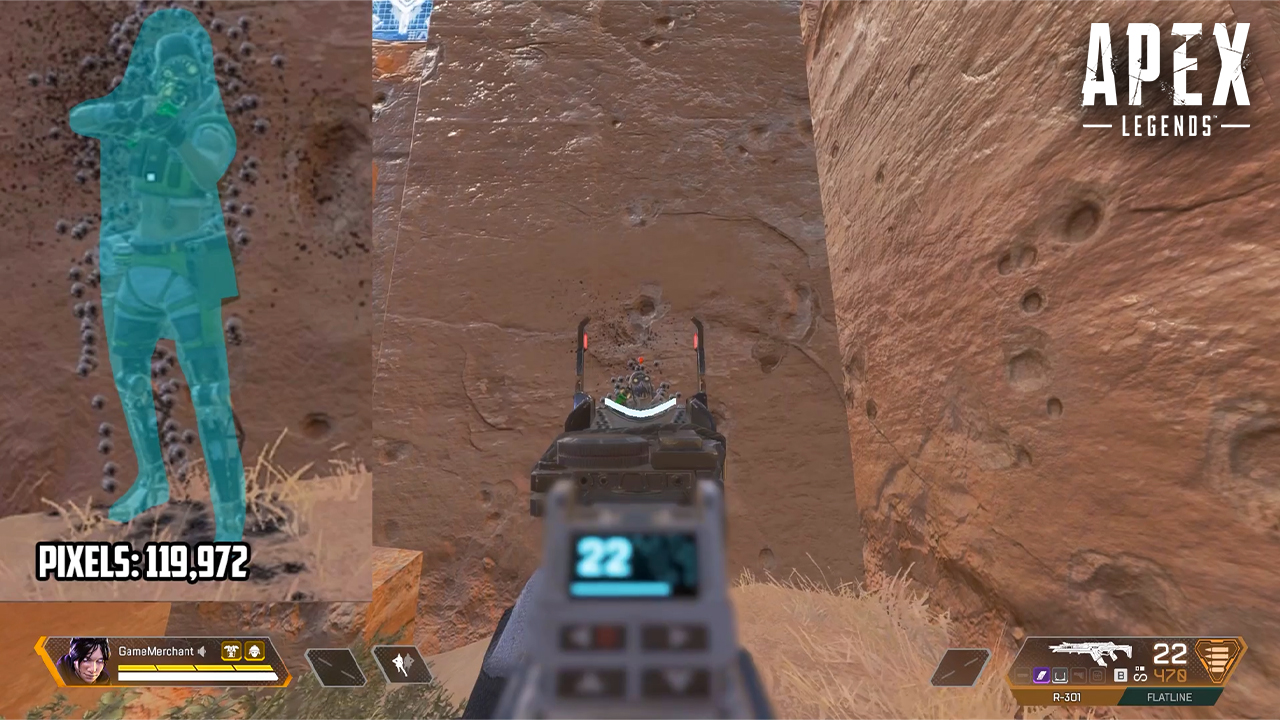Click the helmet badge icon near GameMerchant

[254, 650]
